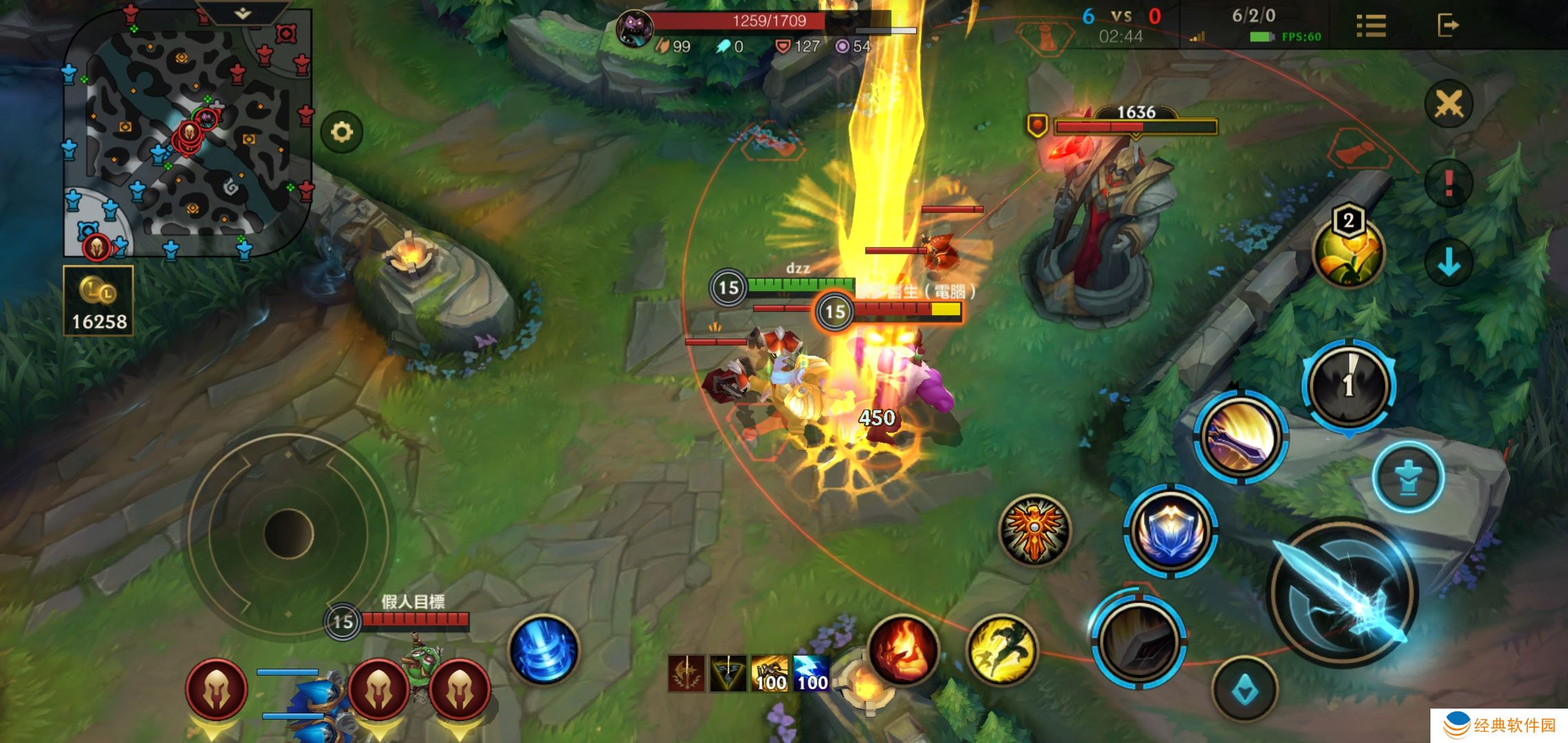Open the settings gear icon

pyautogui.click(x=342, y=131)
